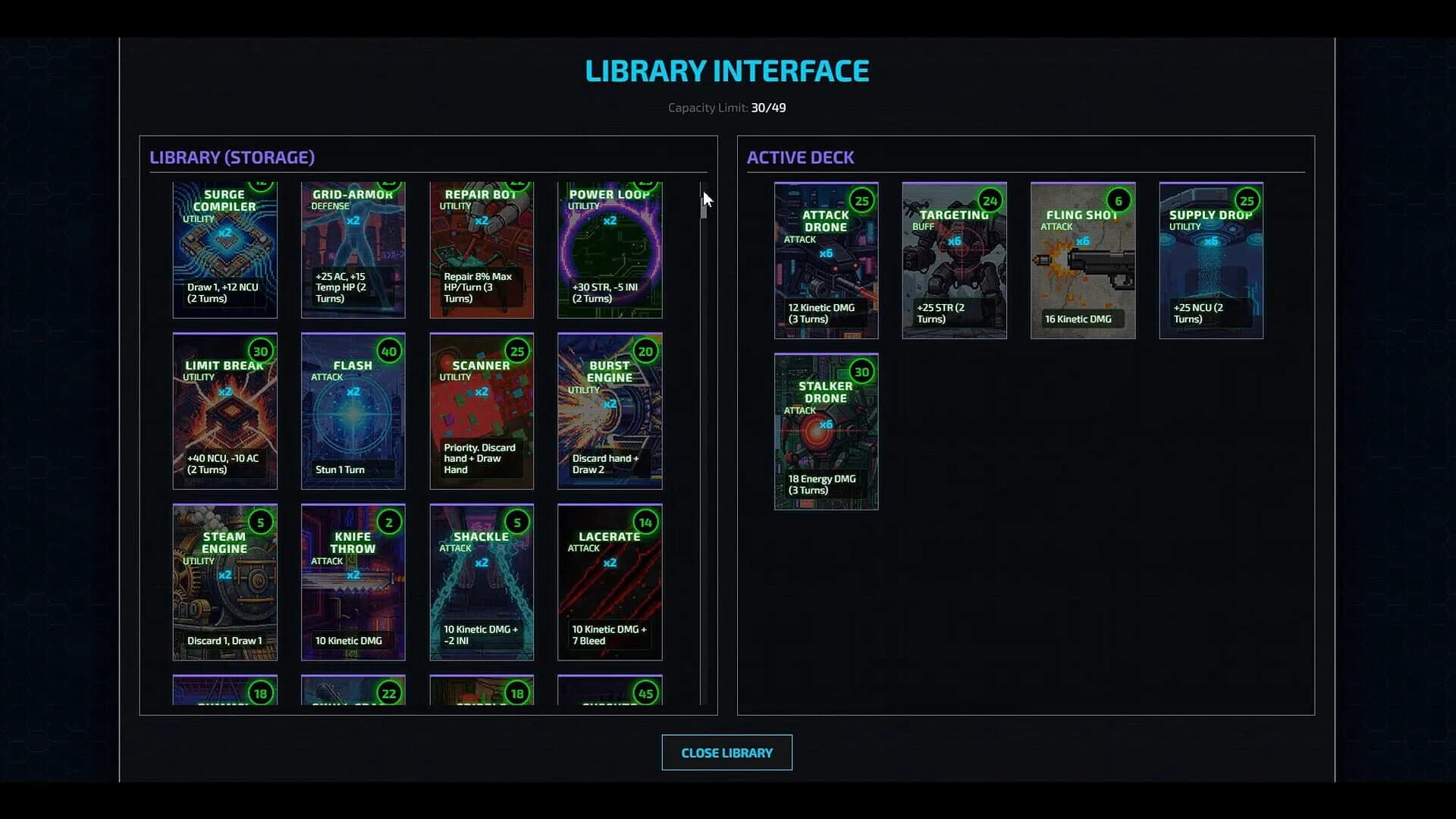Screen dimensions: 1456x819
Task: Select the Shackle attack card
Action: (x=481, y=582)
